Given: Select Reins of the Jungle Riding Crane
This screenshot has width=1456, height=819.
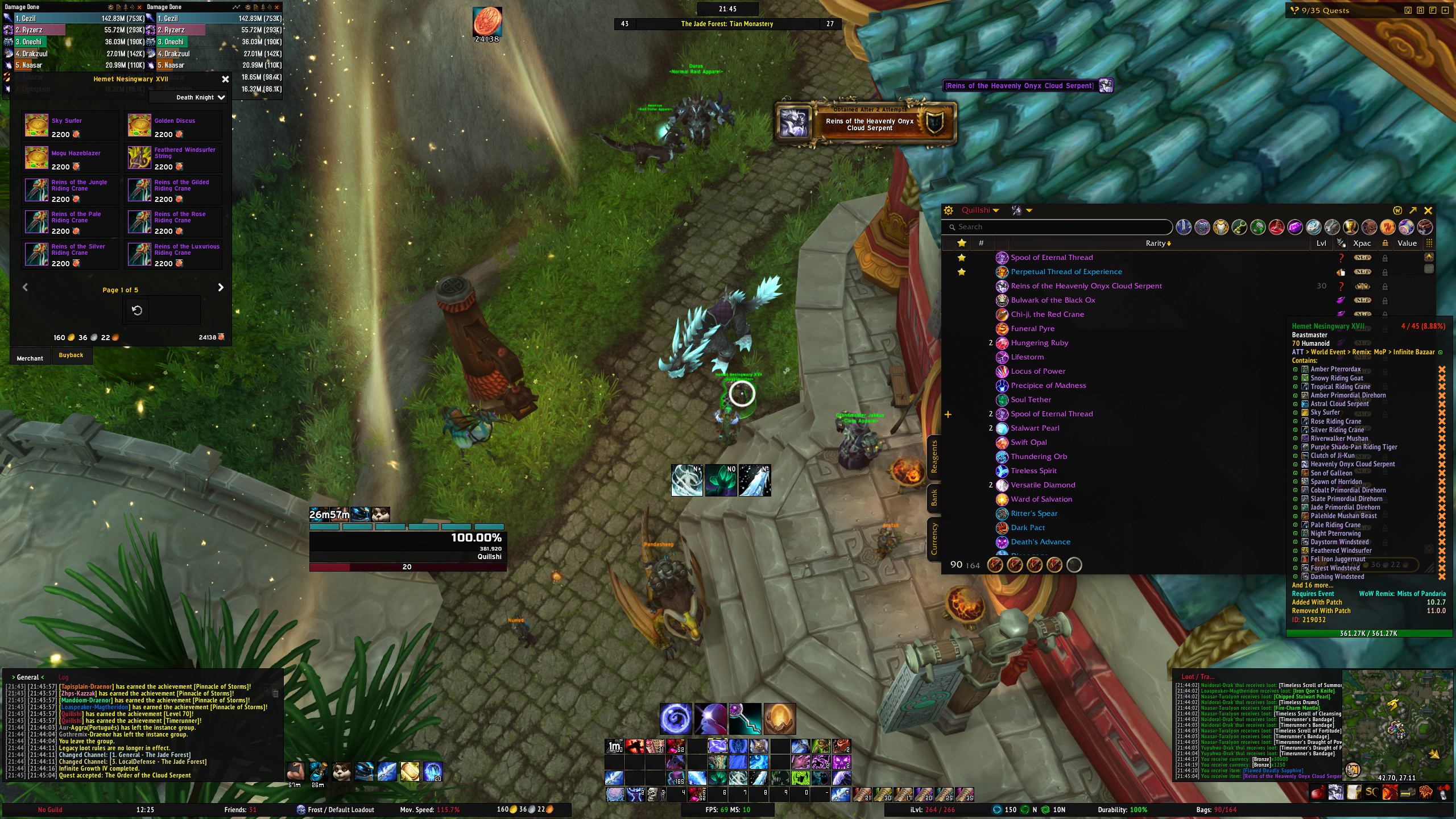Looking at the screenshot, I should tap(36, 191).
